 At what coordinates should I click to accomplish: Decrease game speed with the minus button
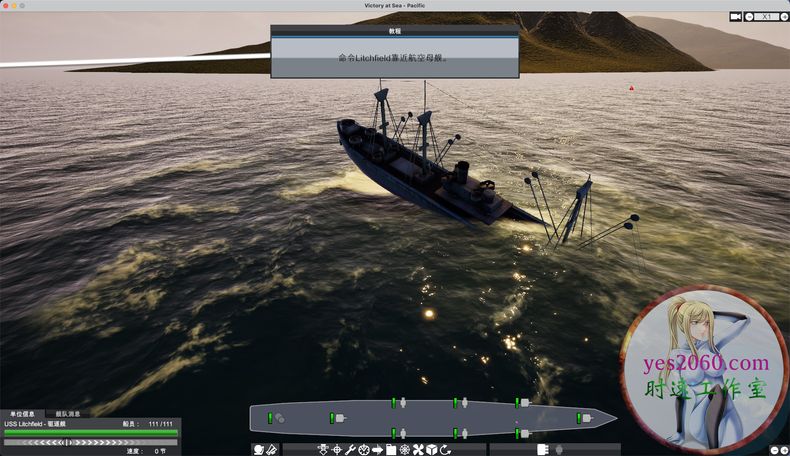(x=750, y=16)
